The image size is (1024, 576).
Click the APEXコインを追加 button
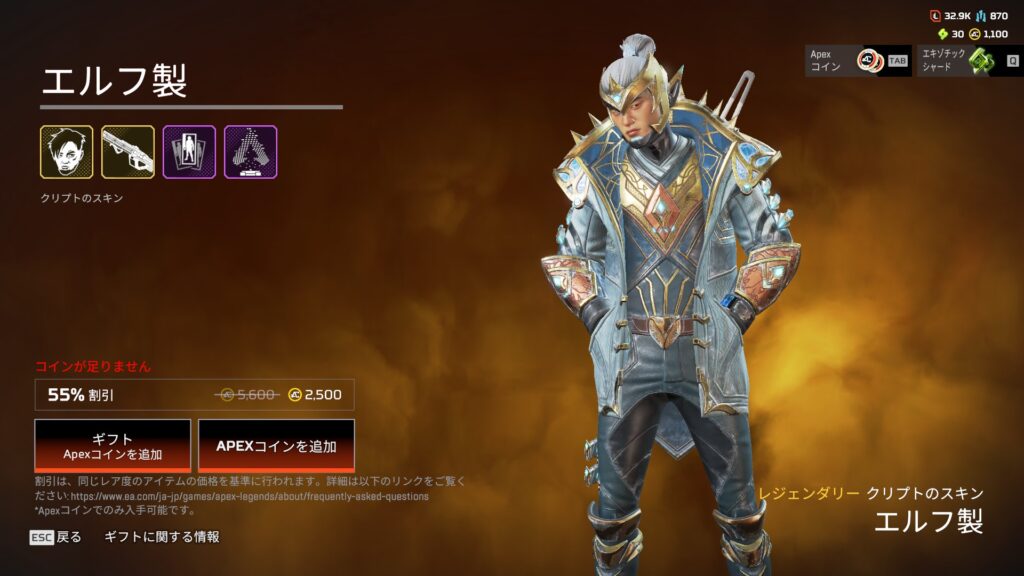(276, 445)
